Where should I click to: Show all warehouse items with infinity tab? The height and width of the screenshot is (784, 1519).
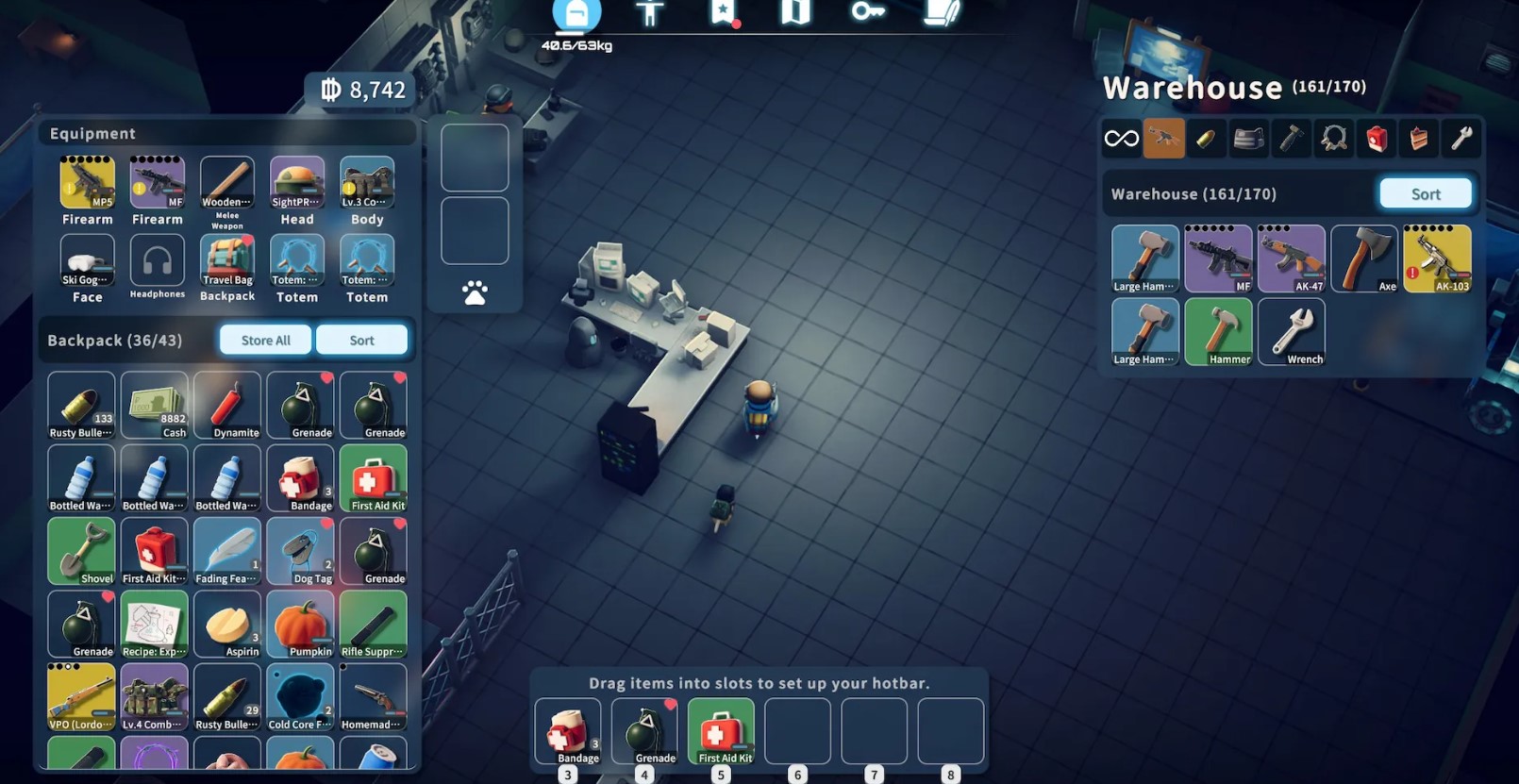point(1121,140)
